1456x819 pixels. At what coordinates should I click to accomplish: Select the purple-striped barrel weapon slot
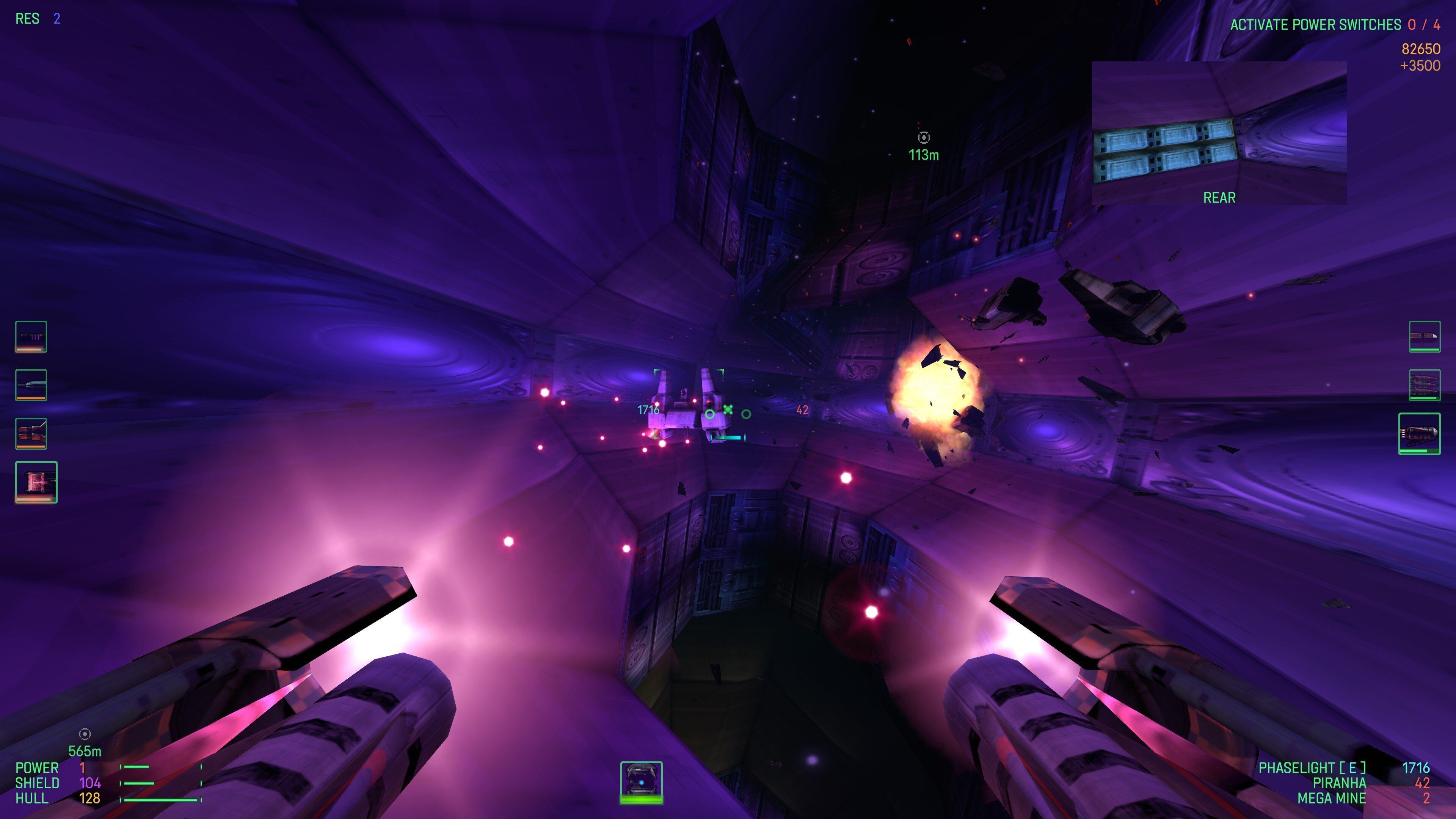click(31, 336)
